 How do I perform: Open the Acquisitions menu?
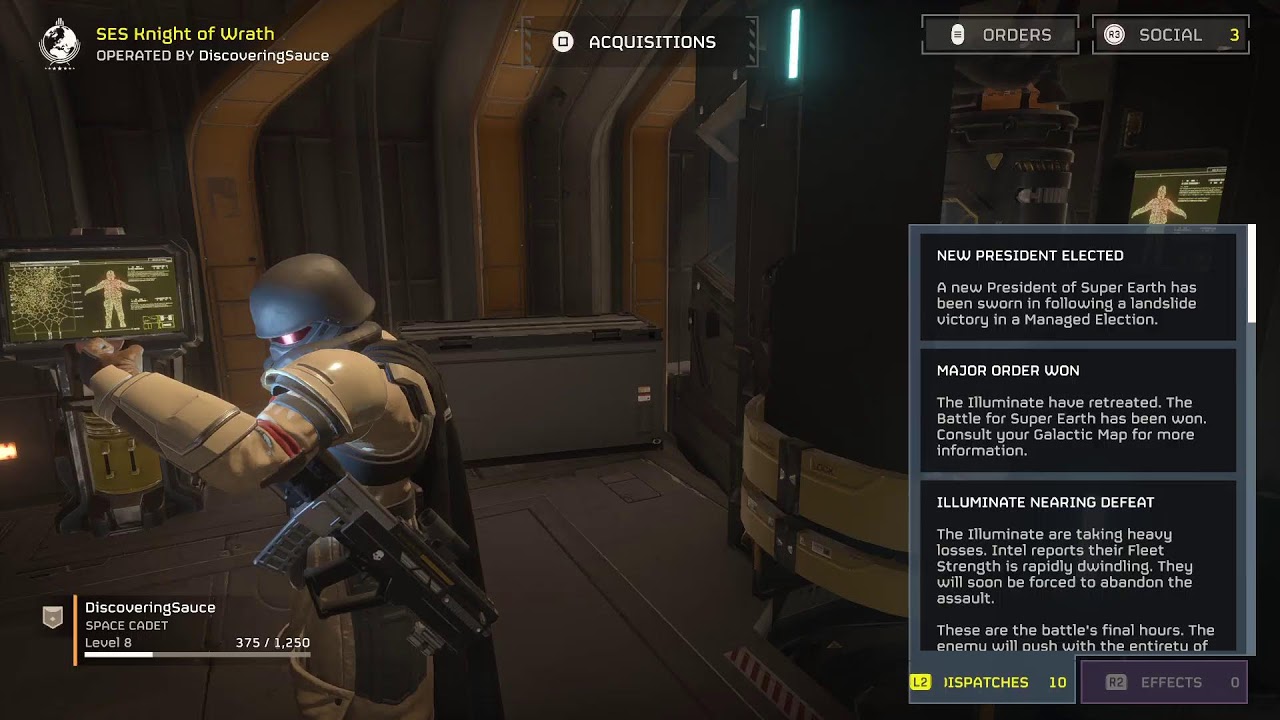637,42
